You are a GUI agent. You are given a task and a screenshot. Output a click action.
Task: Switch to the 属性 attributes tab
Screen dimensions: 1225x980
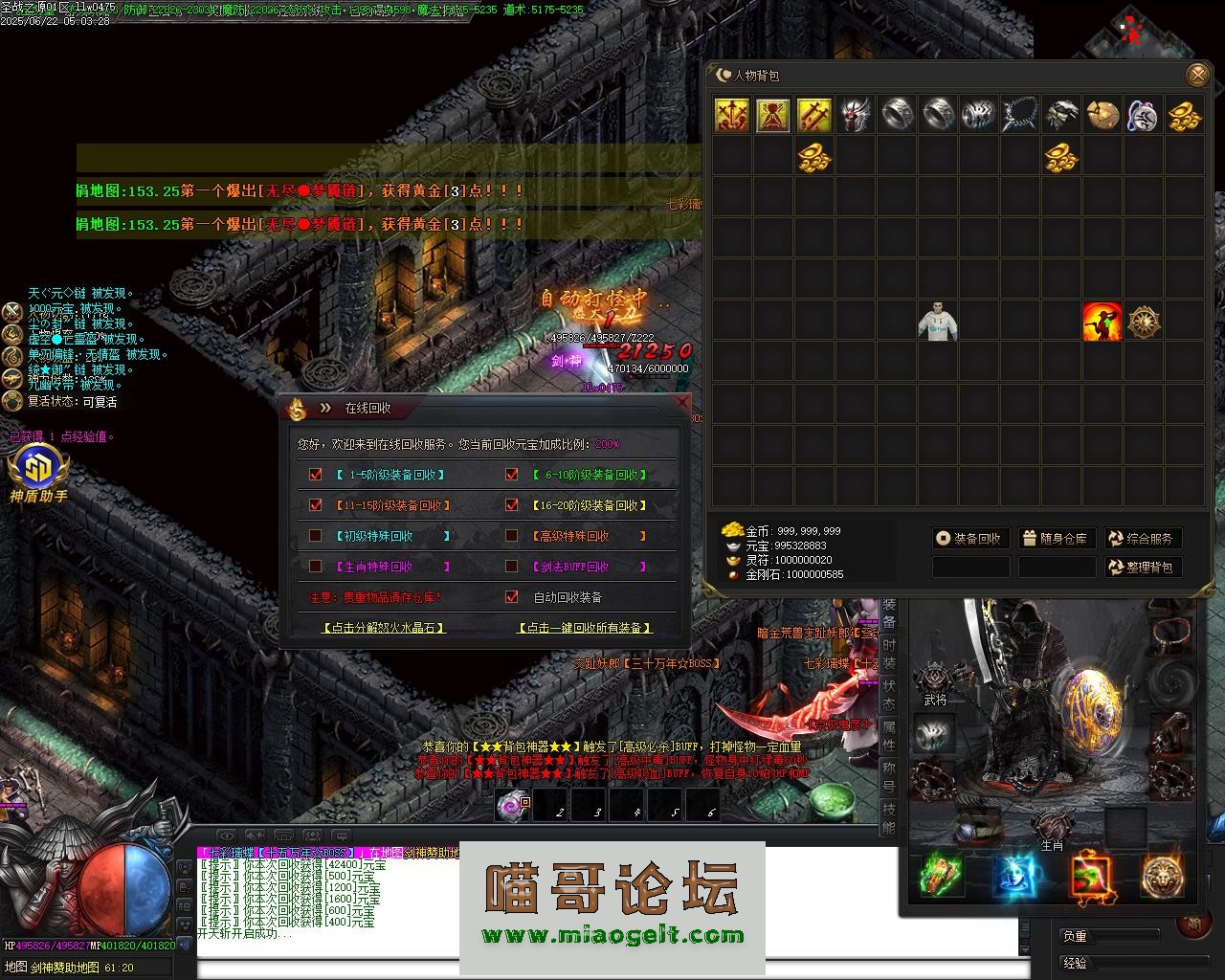point(889,737)
